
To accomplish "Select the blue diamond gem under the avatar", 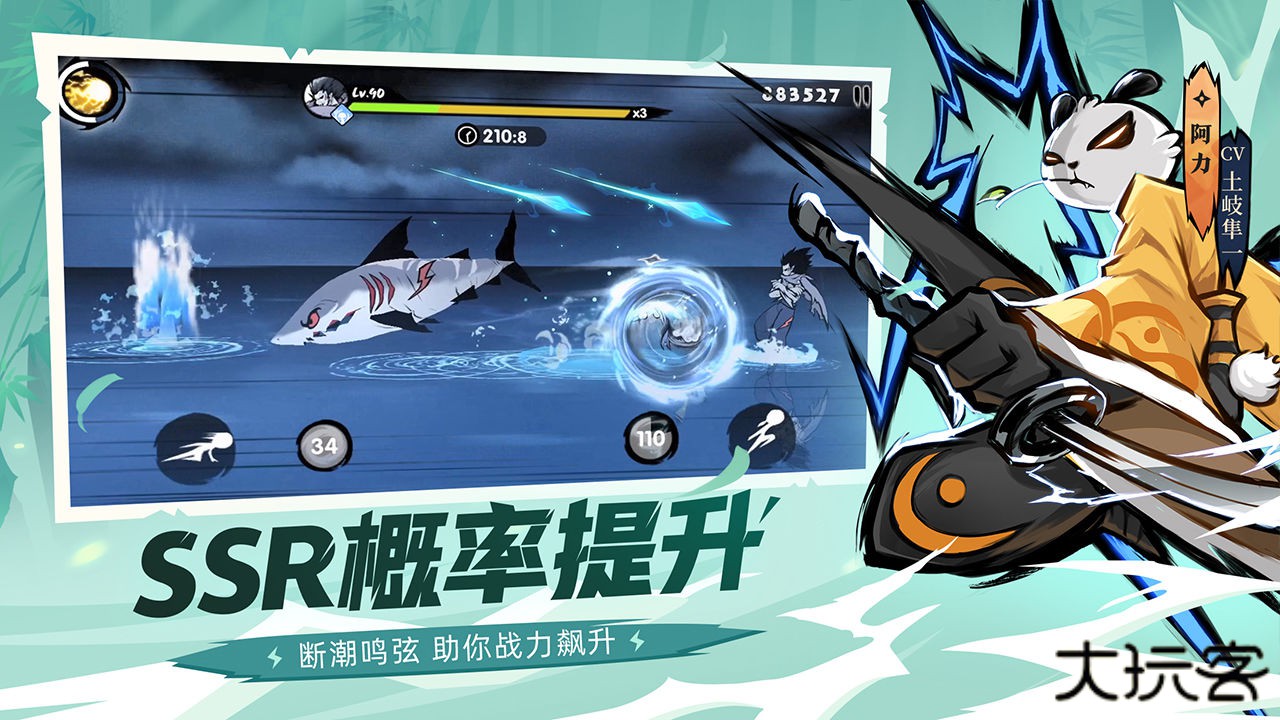I will pyautogui.click(x=341, y=117).
